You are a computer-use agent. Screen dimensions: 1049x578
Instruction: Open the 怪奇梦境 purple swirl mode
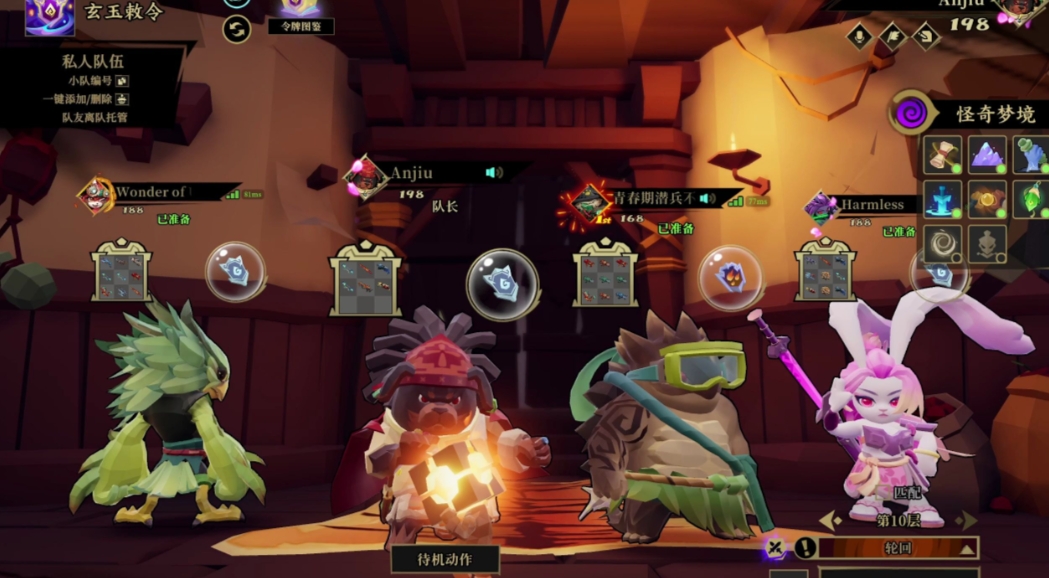(x=910, y=113)
